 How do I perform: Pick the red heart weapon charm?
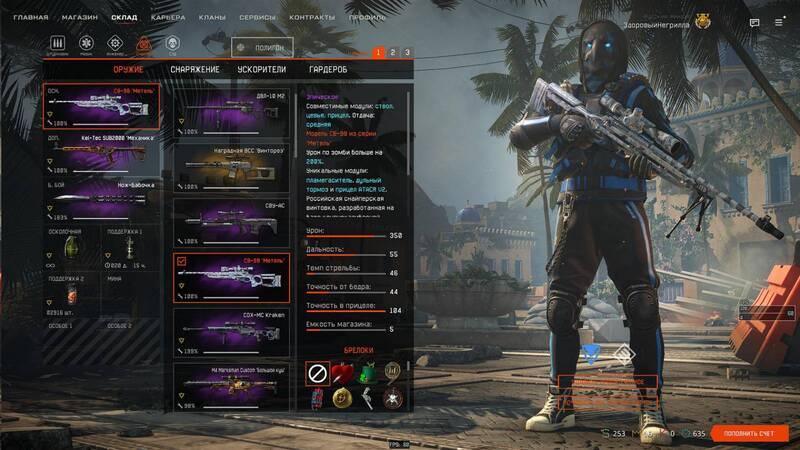click(344, 373)
